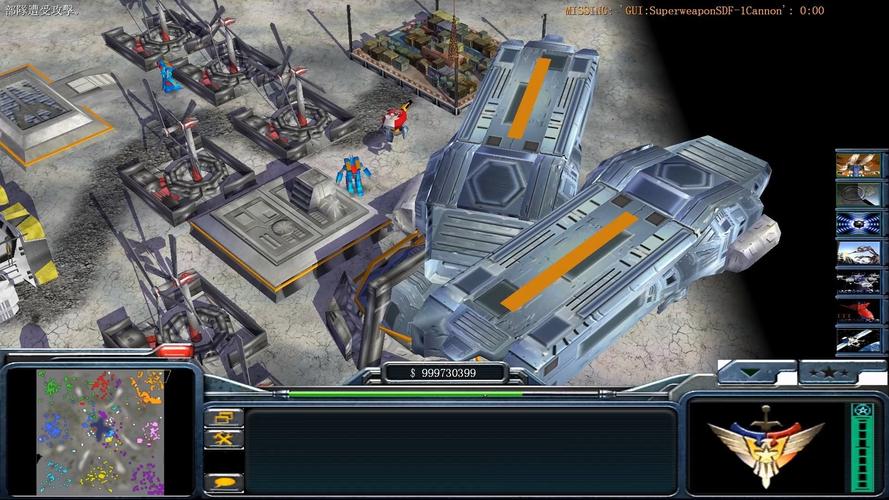Select the topmost orange winged power shortcut

[x=859, y=163]
